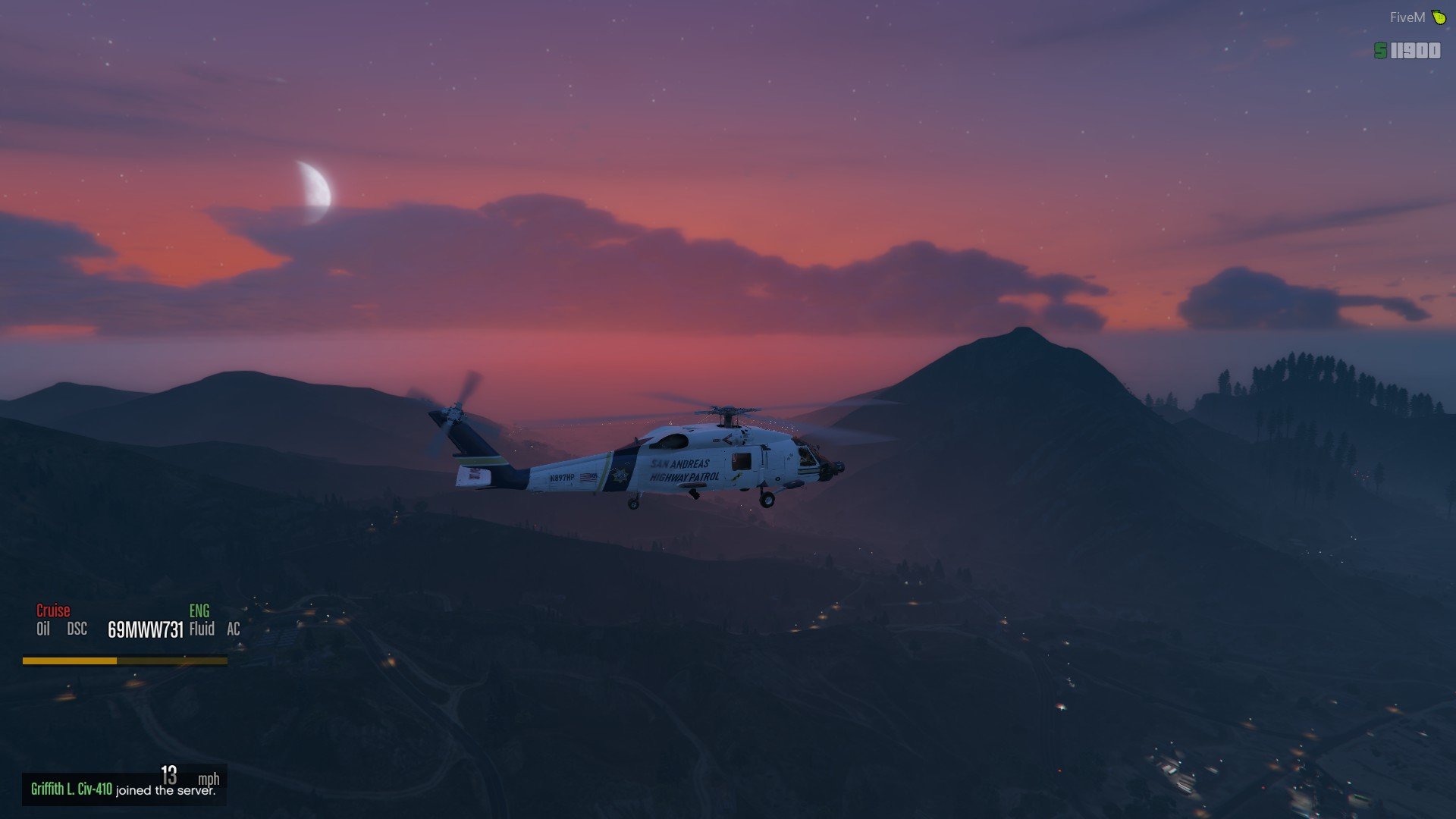Toggle the AC indicator
This screenshot has width=1456, height=819.
pyautogui.click(x=234, y=629)
